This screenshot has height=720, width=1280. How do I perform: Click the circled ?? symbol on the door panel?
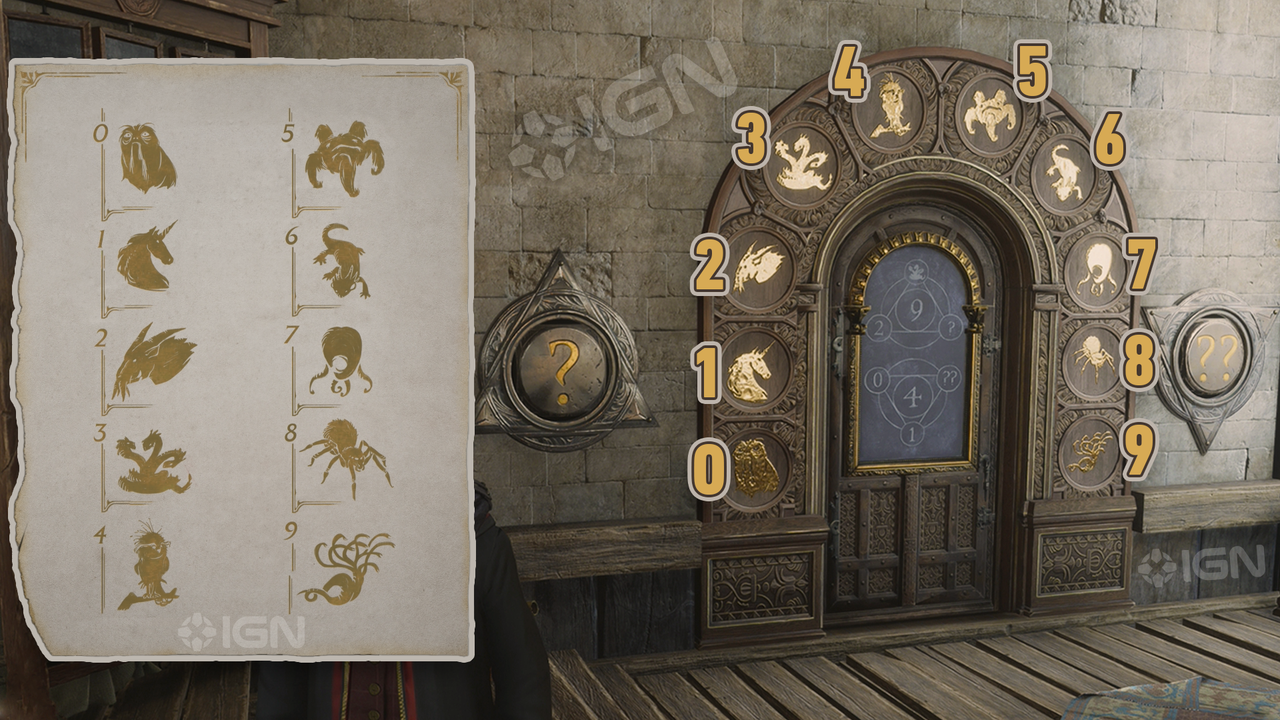948,378
